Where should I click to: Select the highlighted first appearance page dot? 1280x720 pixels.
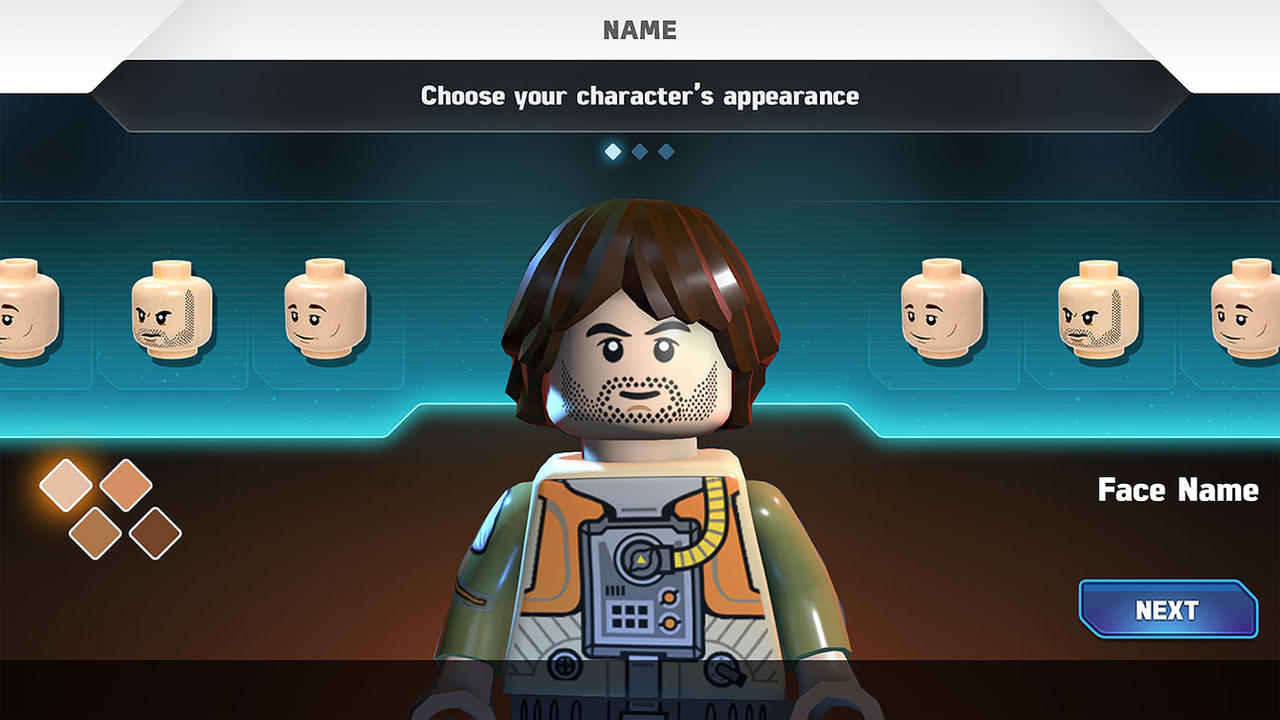point(611,151)
